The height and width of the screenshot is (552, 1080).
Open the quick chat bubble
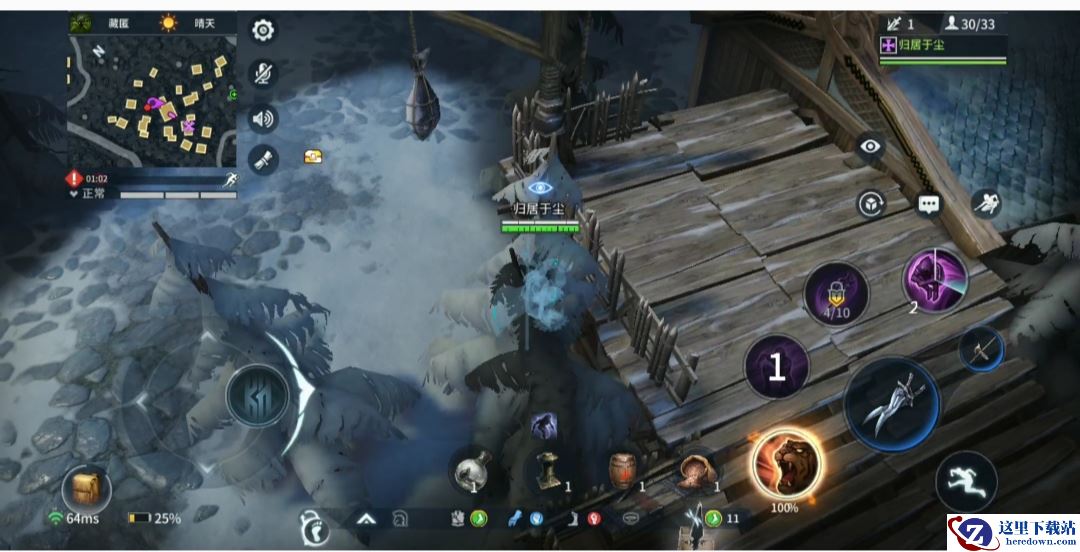point(929,204)
